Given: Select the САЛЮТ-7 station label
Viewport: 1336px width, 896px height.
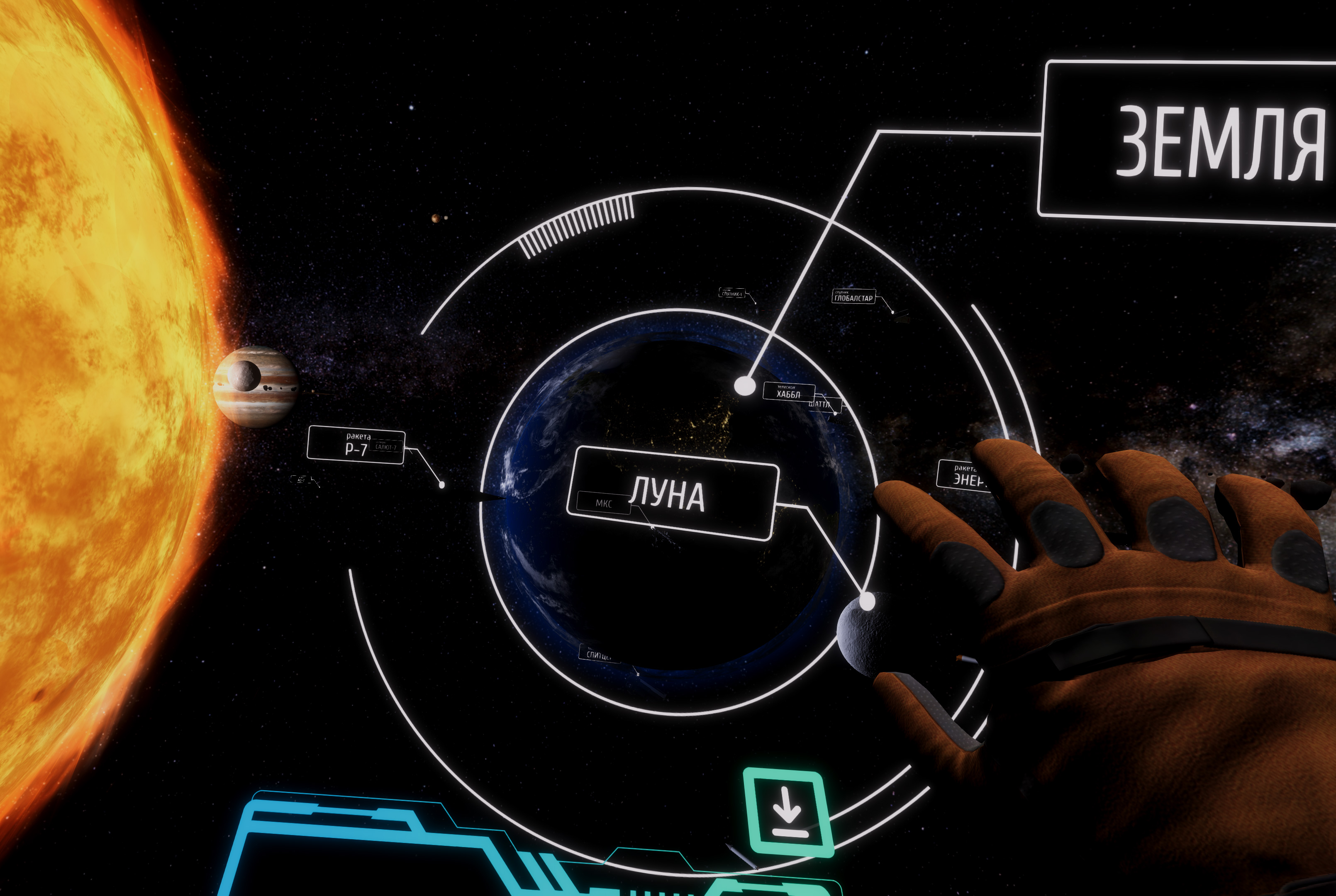Looking at the screenshot, I should (386, 447).
